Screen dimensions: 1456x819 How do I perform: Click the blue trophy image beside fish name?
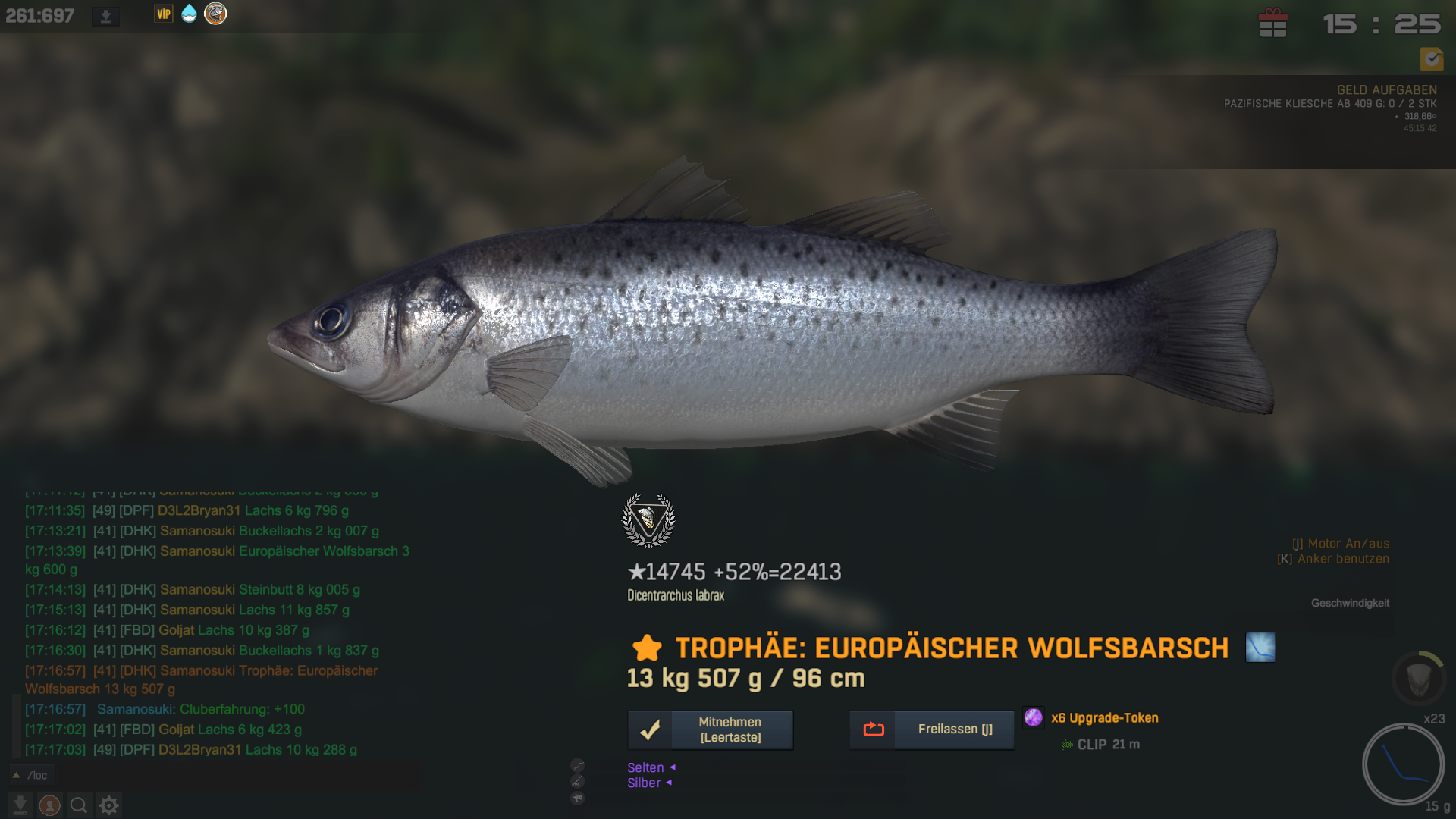1260,648
